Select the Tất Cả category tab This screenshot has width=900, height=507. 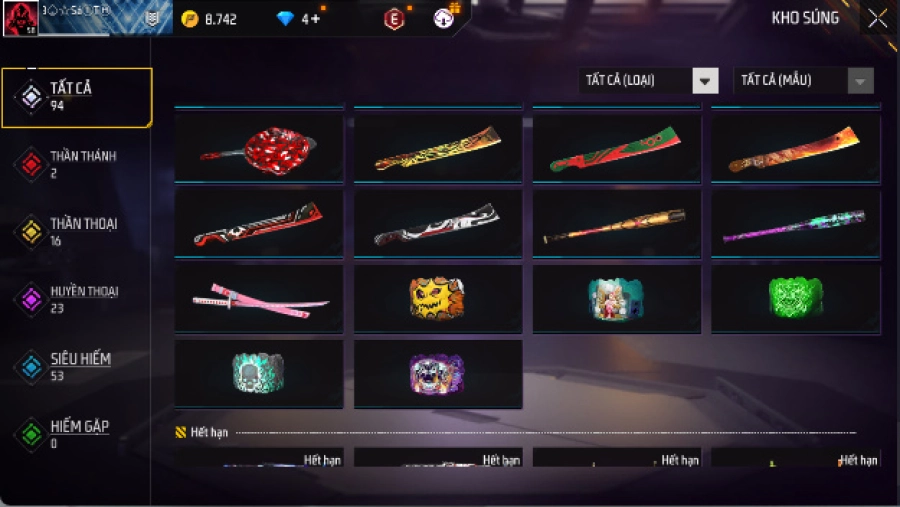76,96
